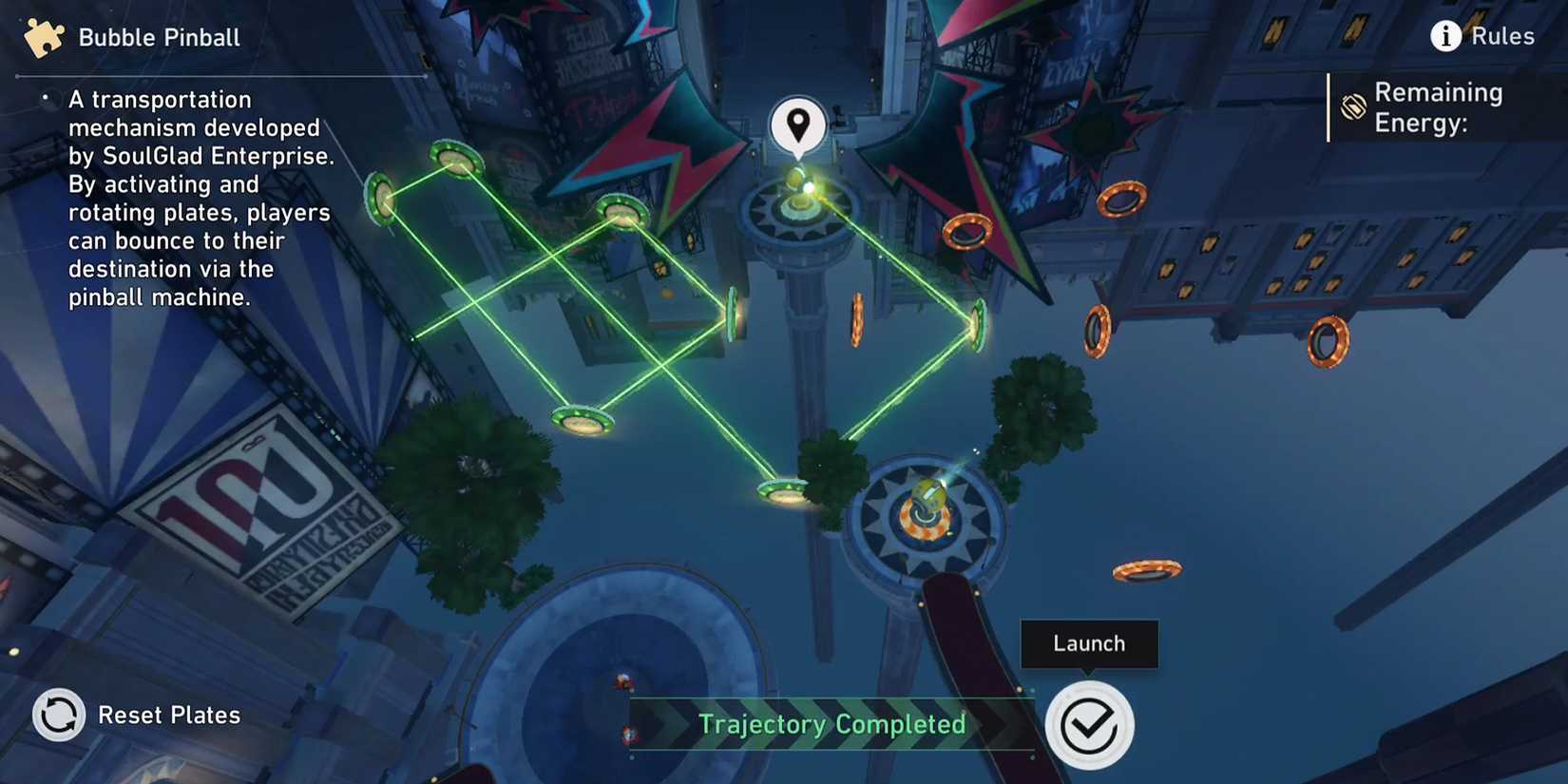Click the Rules info icon
The height and width of the screenshot is (784, 1568).
(x=1445, y=35)
